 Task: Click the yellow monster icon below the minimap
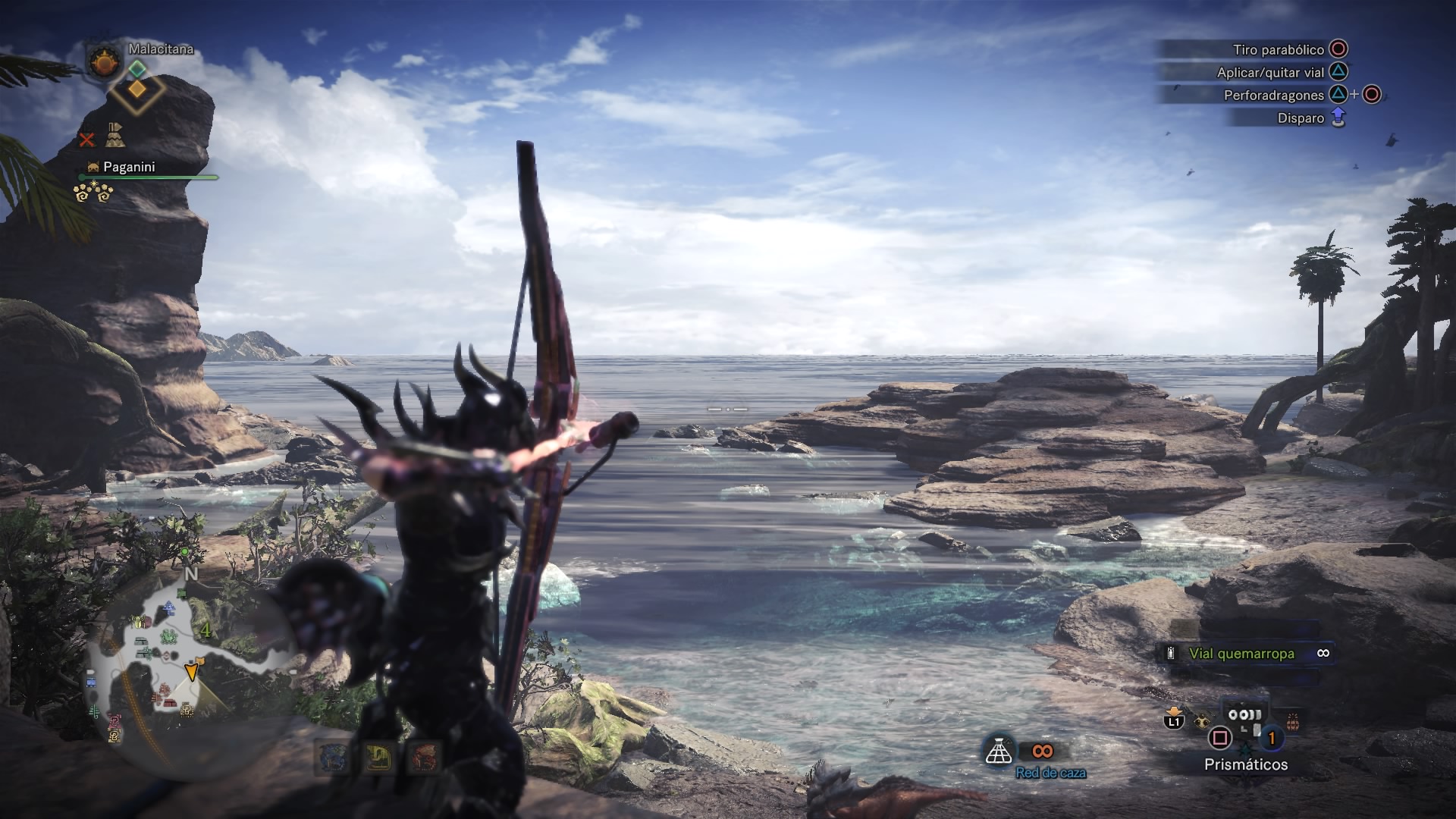point(378,756)
